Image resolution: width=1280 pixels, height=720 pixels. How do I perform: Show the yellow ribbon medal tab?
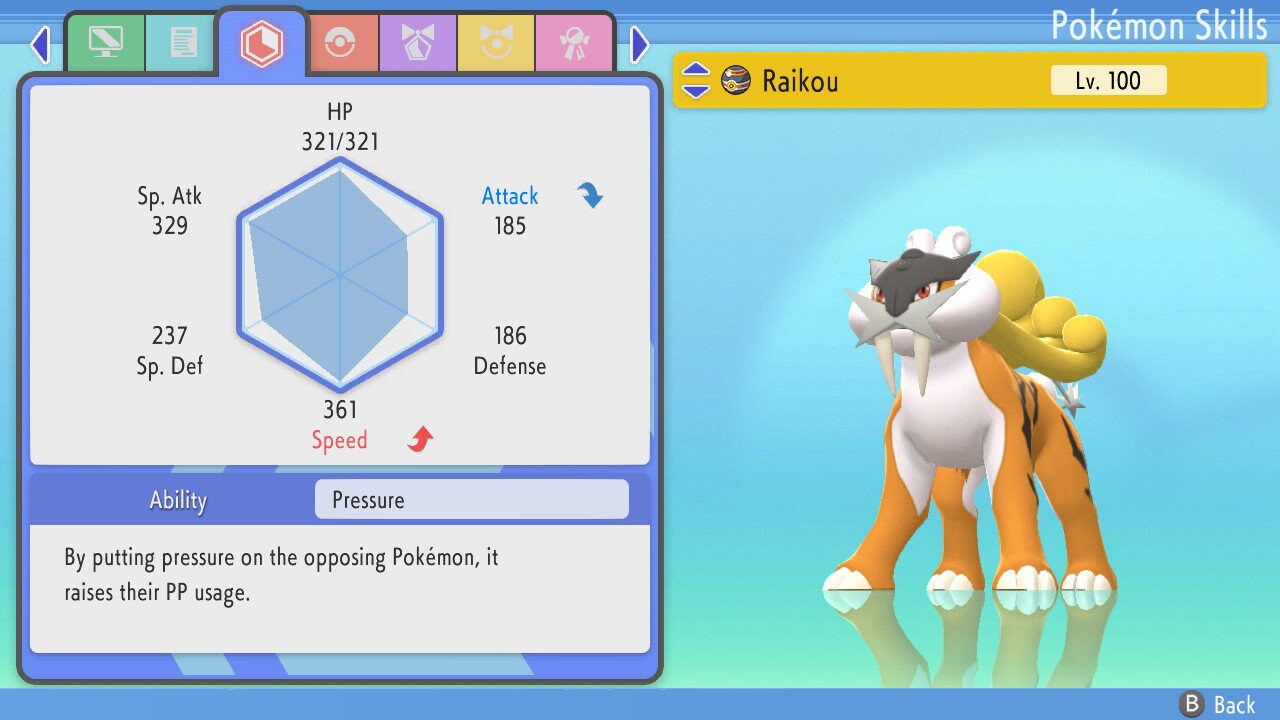click(x=496, y=43)
